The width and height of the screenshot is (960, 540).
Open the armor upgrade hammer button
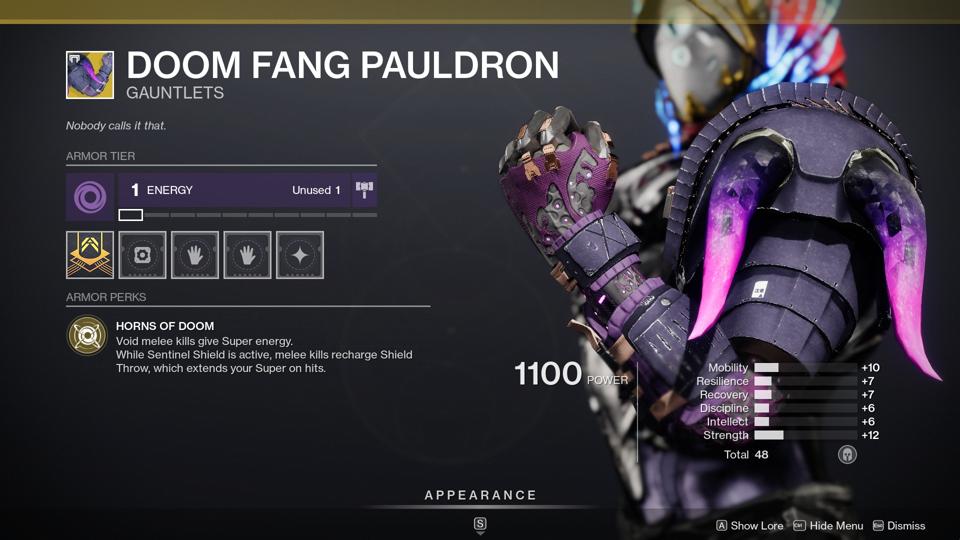pos(364,190)
